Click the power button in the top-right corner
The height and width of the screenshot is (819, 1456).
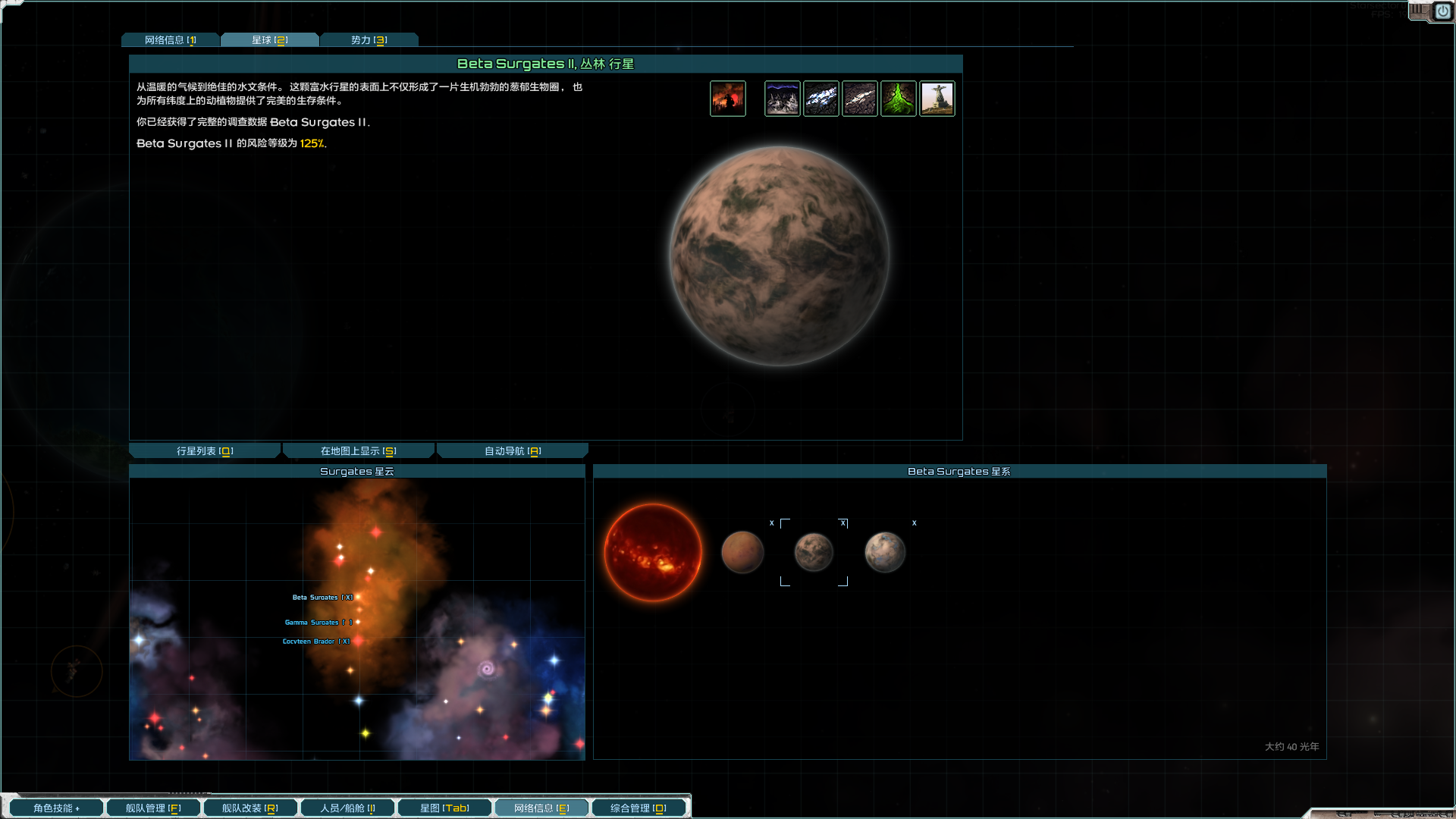pyautogui.click(x=1442, y=11)
